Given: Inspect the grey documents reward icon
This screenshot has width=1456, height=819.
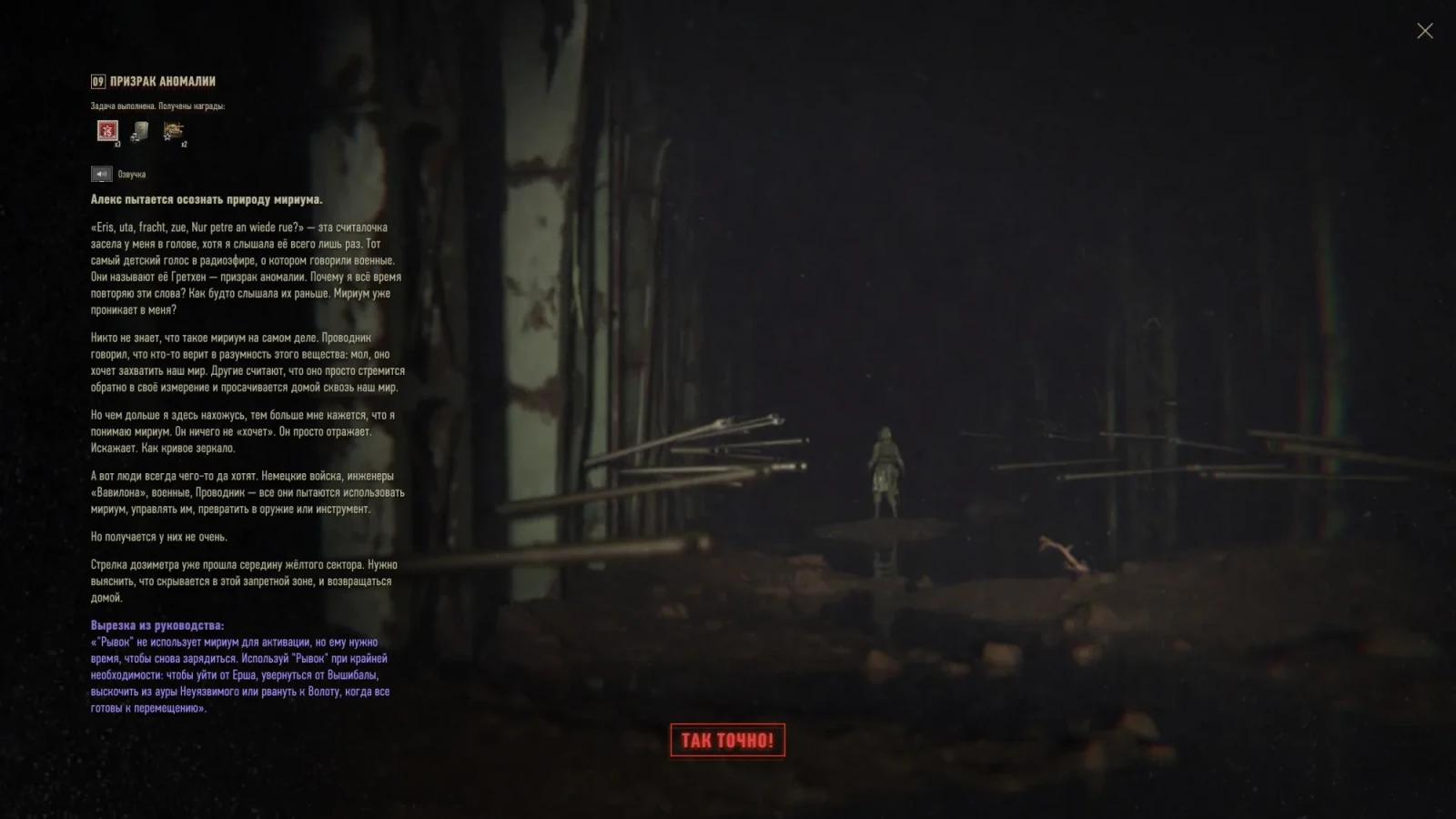Looking at the screenshot, I should pos(139,132).
